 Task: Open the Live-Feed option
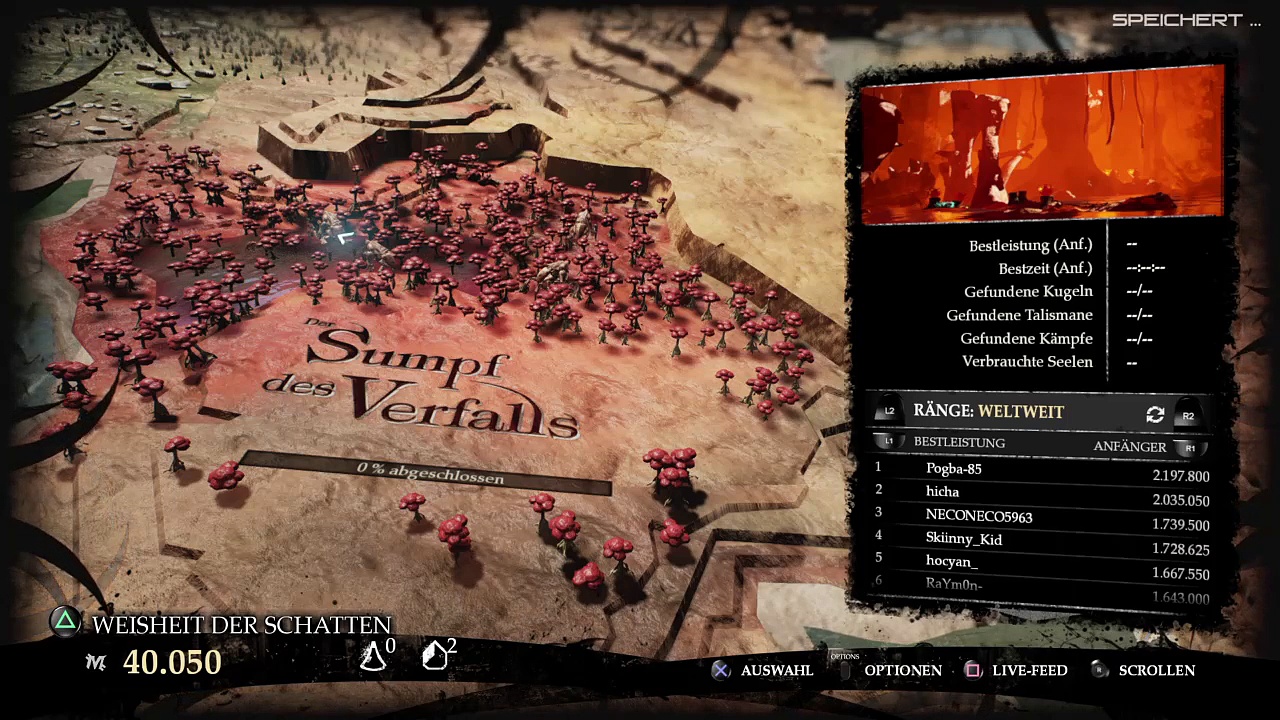(x=1029, y=670)
